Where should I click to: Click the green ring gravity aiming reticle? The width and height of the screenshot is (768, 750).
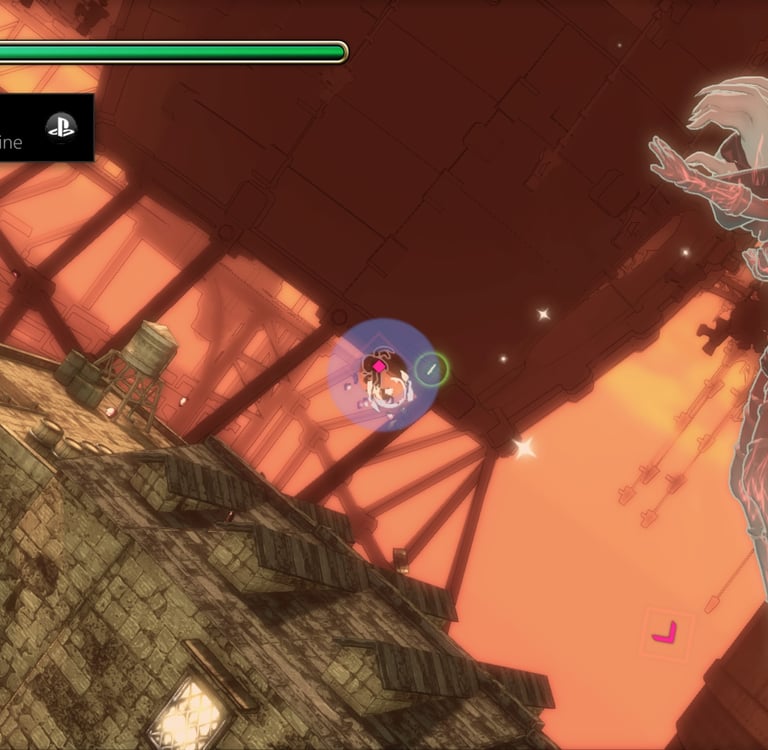pos(432,369)
